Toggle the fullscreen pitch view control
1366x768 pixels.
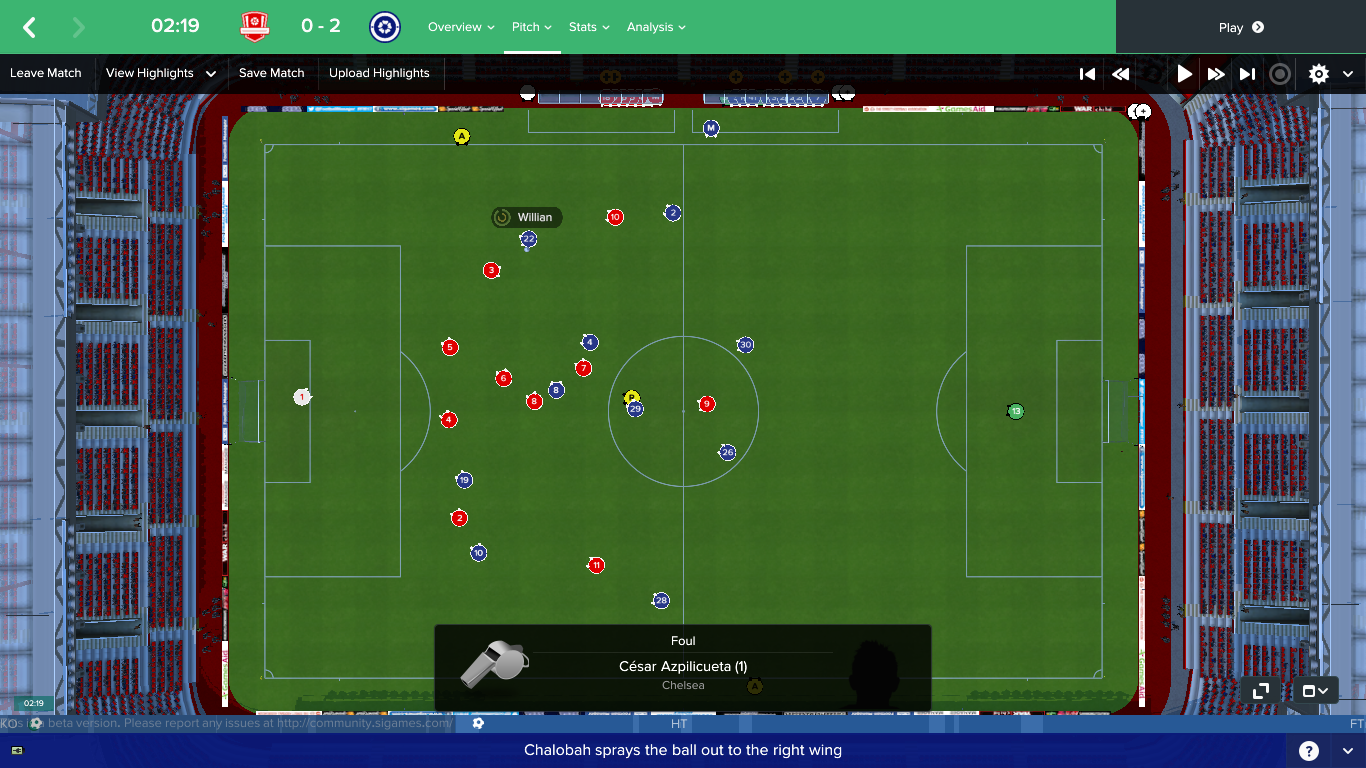pyautogui.click(x=1259, y=690)
